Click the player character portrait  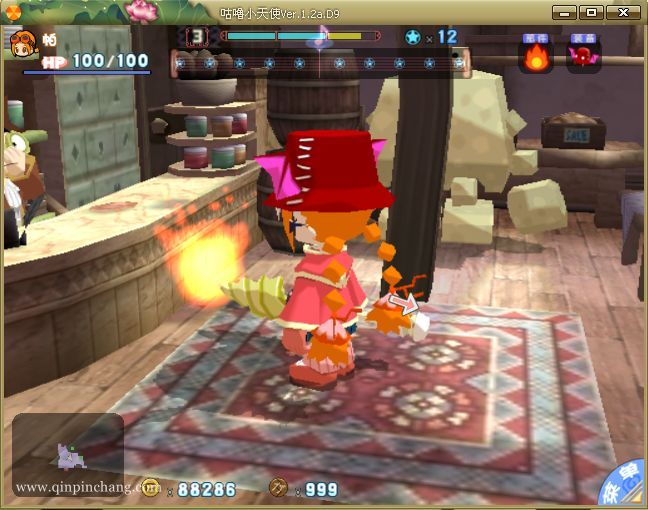22,43
